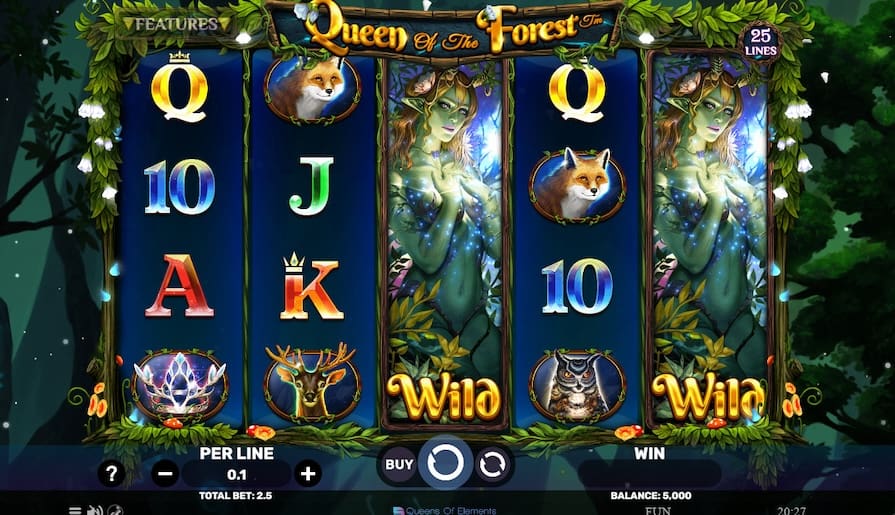The width and height of the screenshot is (895, 515).
Task: Decrease the per line bet
Action: [166, 473]
